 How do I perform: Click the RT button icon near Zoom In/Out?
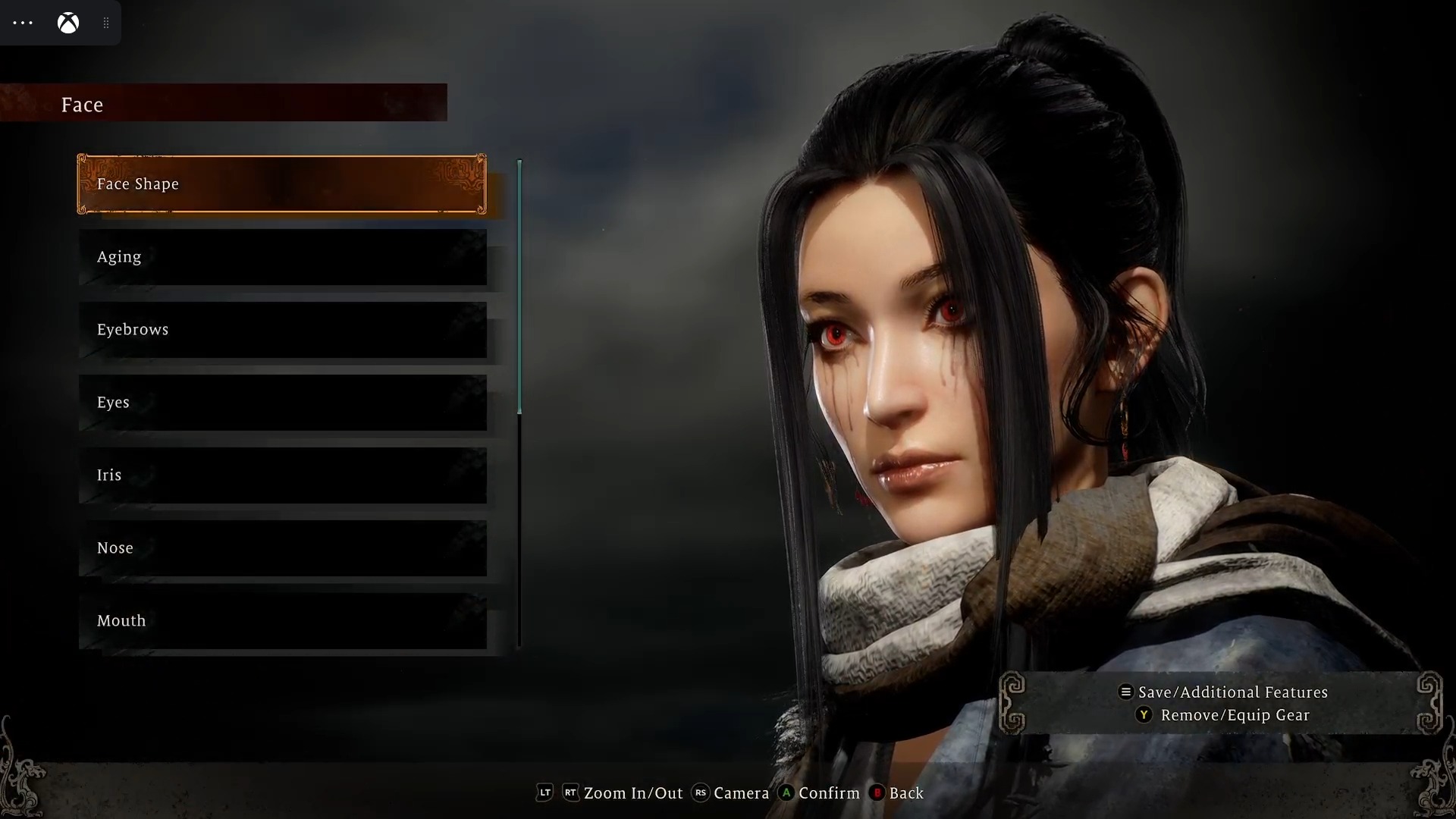tap(571, 793)
